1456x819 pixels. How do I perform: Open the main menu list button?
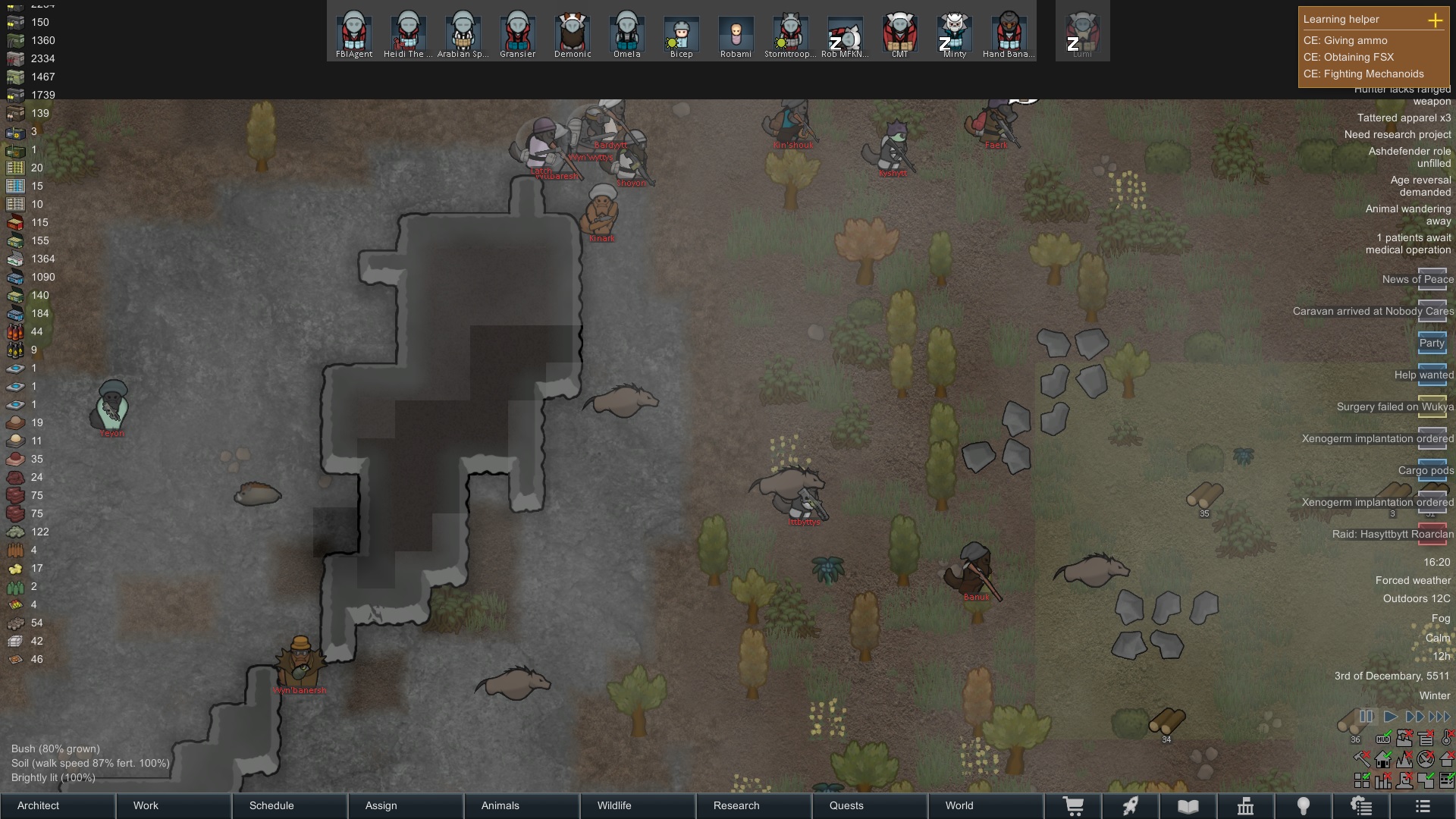(x=1423, y=806)
